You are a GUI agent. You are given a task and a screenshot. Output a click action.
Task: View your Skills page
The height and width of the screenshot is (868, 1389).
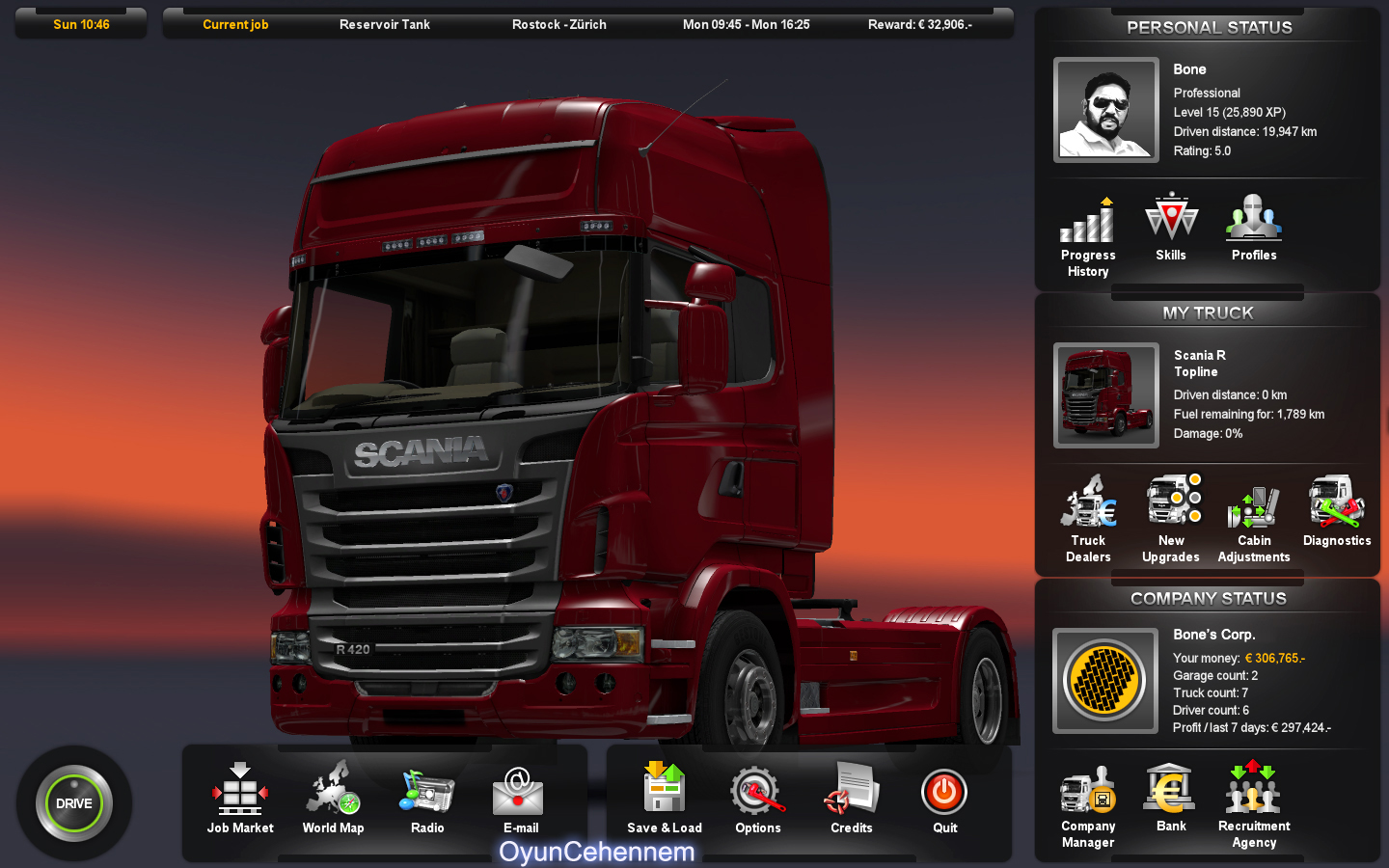point(1171,224)
